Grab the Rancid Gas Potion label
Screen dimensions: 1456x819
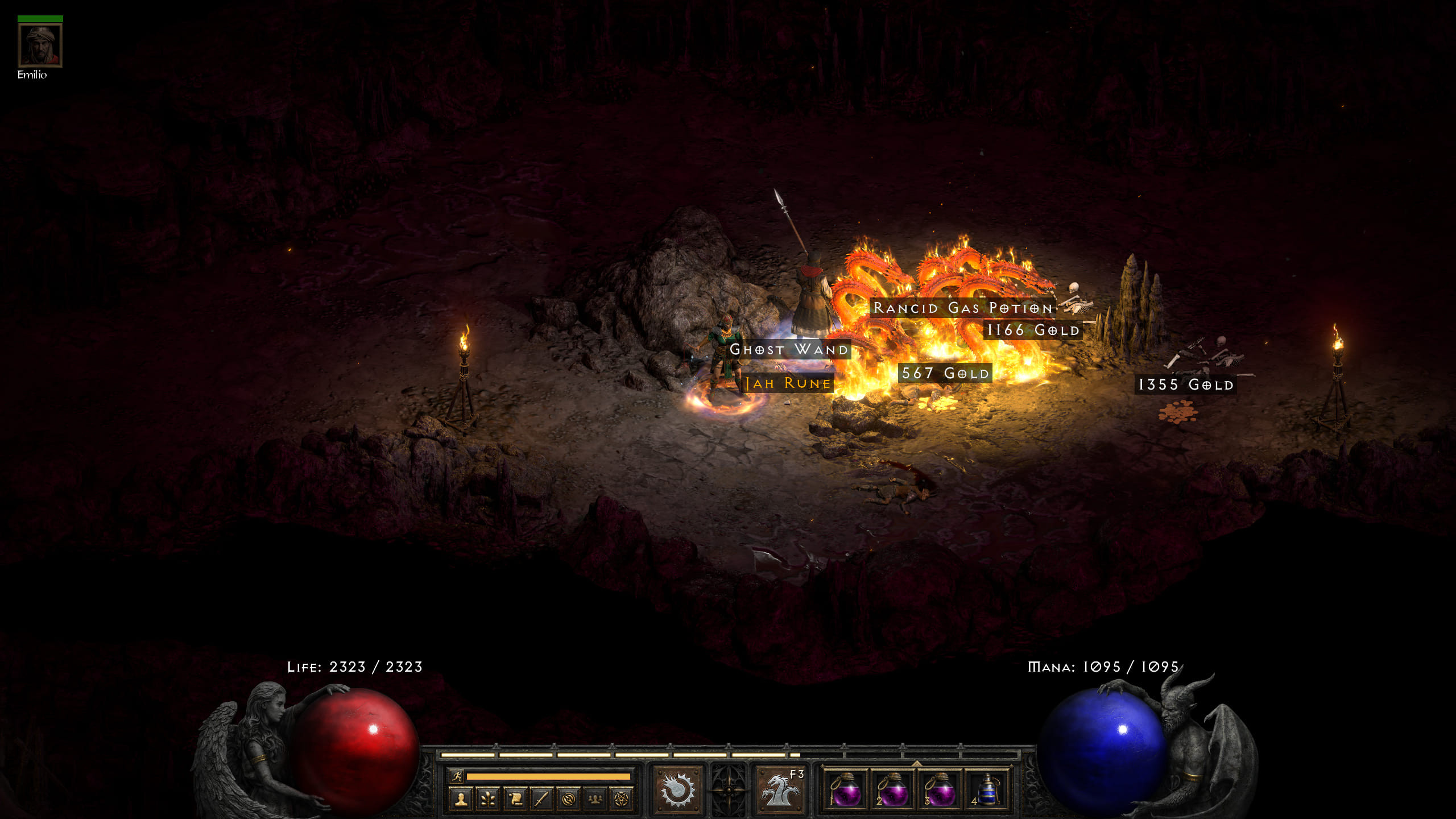click(x=963, y=308)
